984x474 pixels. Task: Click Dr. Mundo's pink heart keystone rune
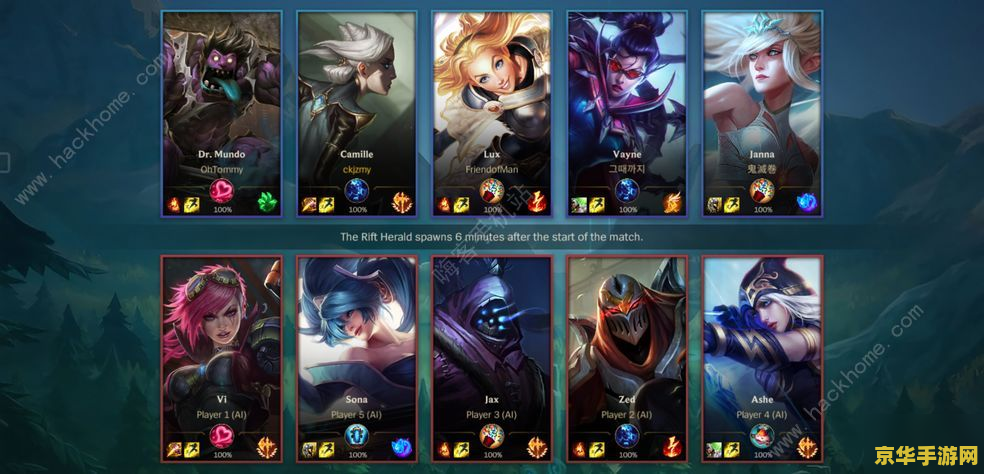point(222,192)
